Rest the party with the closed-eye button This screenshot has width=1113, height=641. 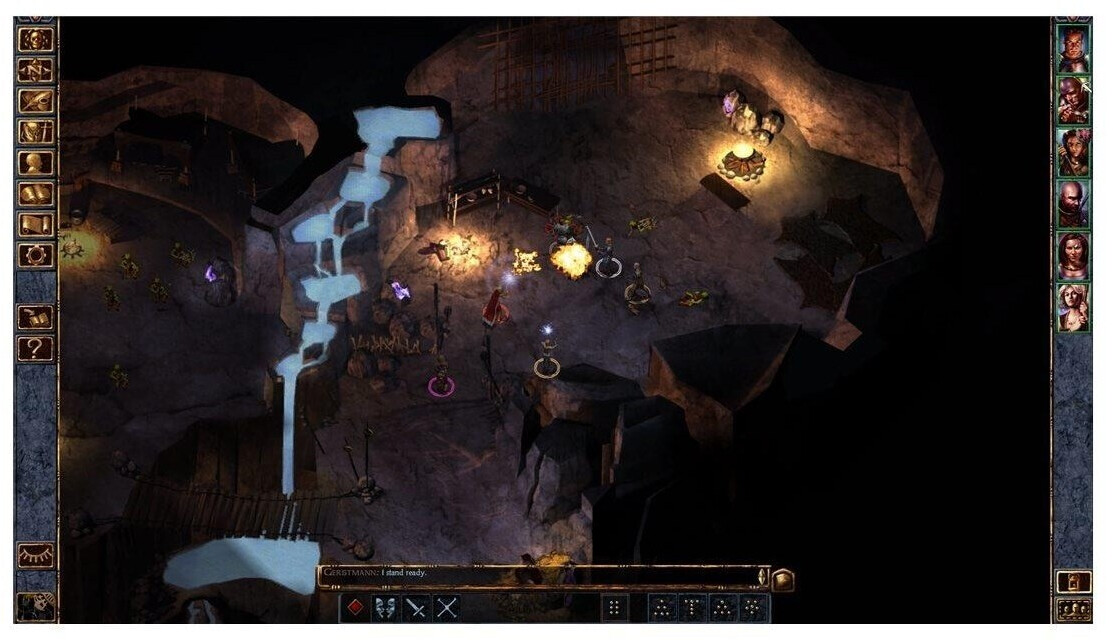36,556
